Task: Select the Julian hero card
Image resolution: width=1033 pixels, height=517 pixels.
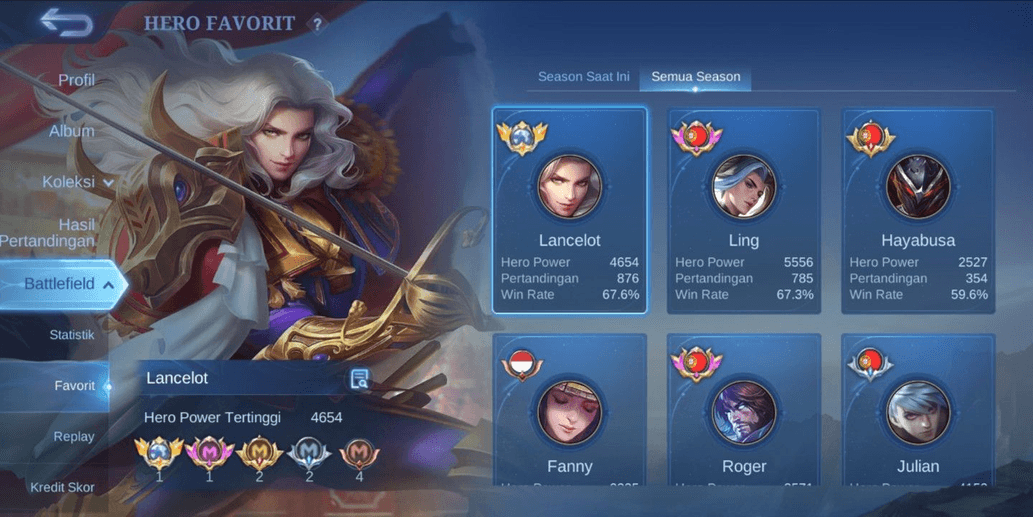Action: (918, 410)
